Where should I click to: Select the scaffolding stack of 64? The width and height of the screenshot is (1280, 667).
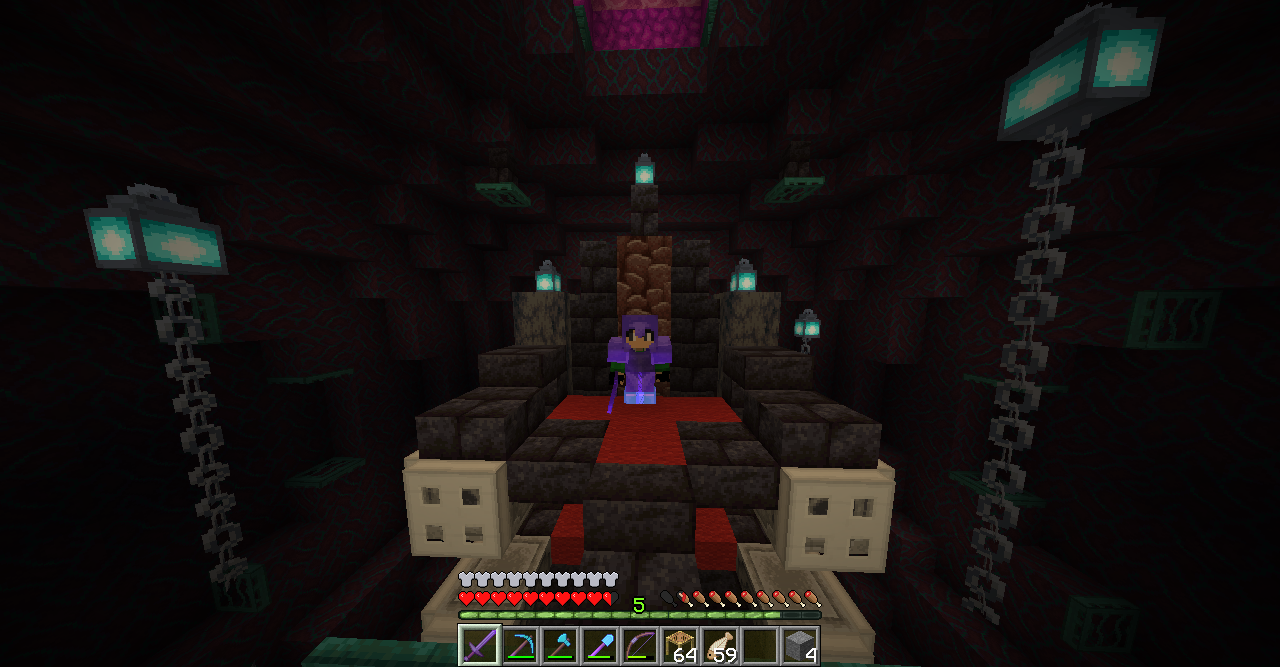click(x=680, y=645)
